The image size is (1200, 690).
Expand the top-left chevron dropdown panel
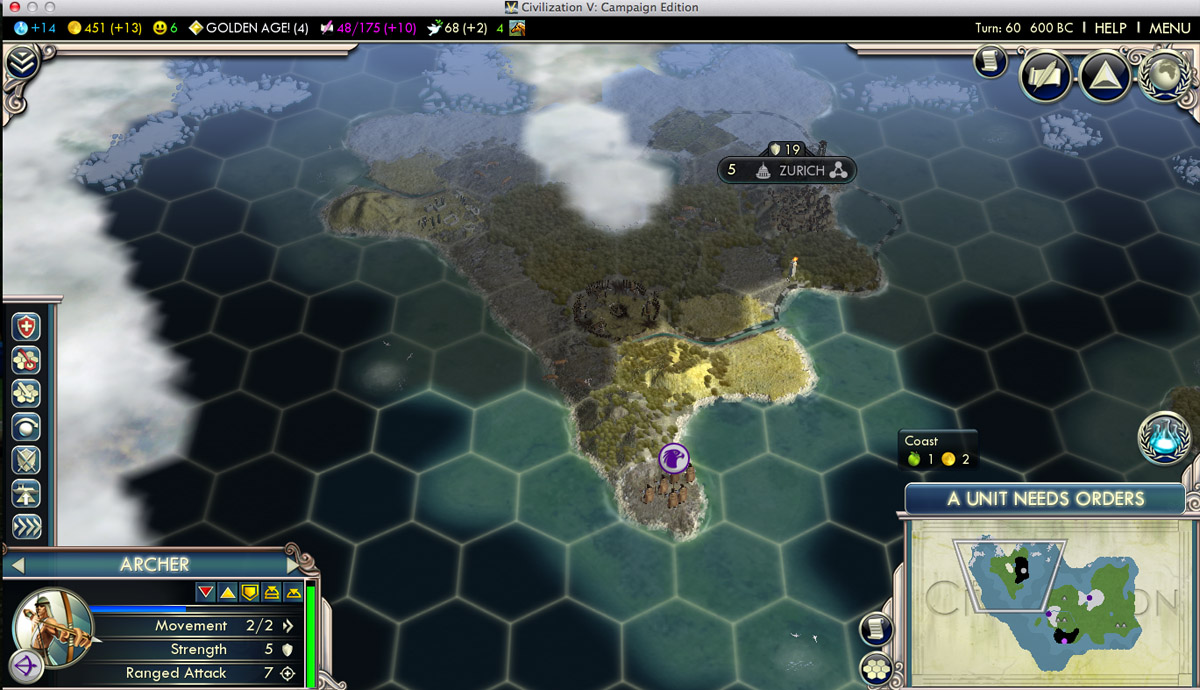point(22,63)
